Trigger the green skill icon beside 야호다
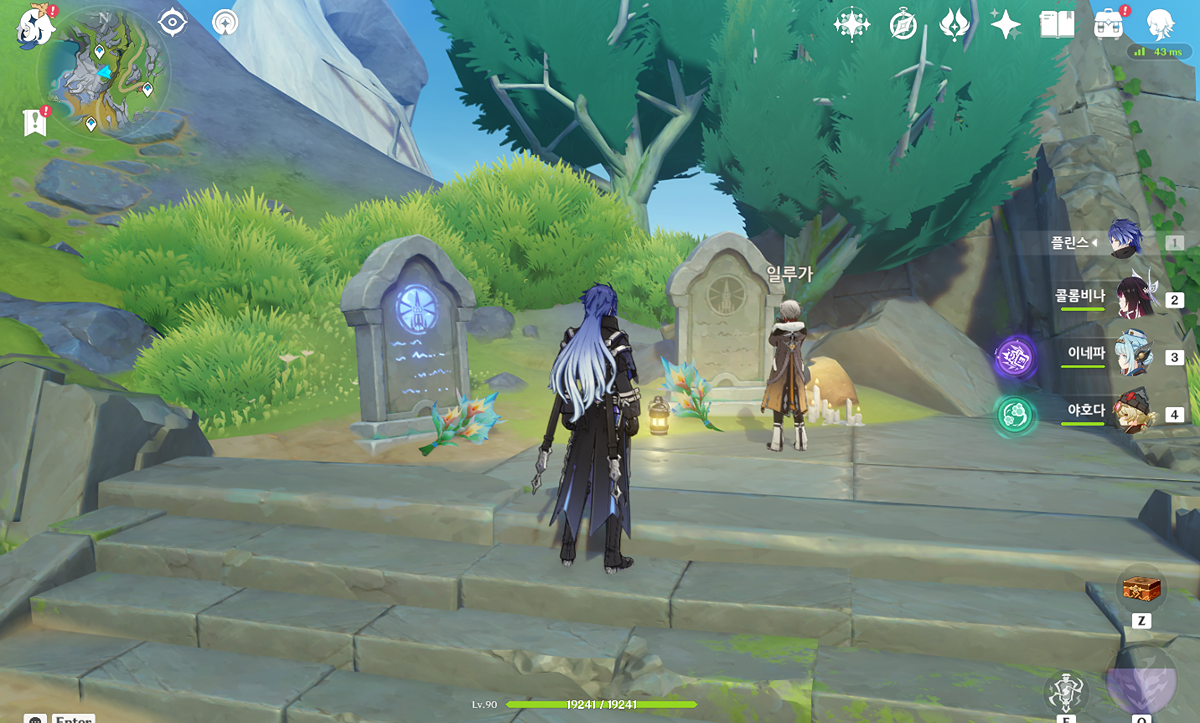This screenshot has width=1200, height=723. pyautogui.click(x=1013, y=415)
